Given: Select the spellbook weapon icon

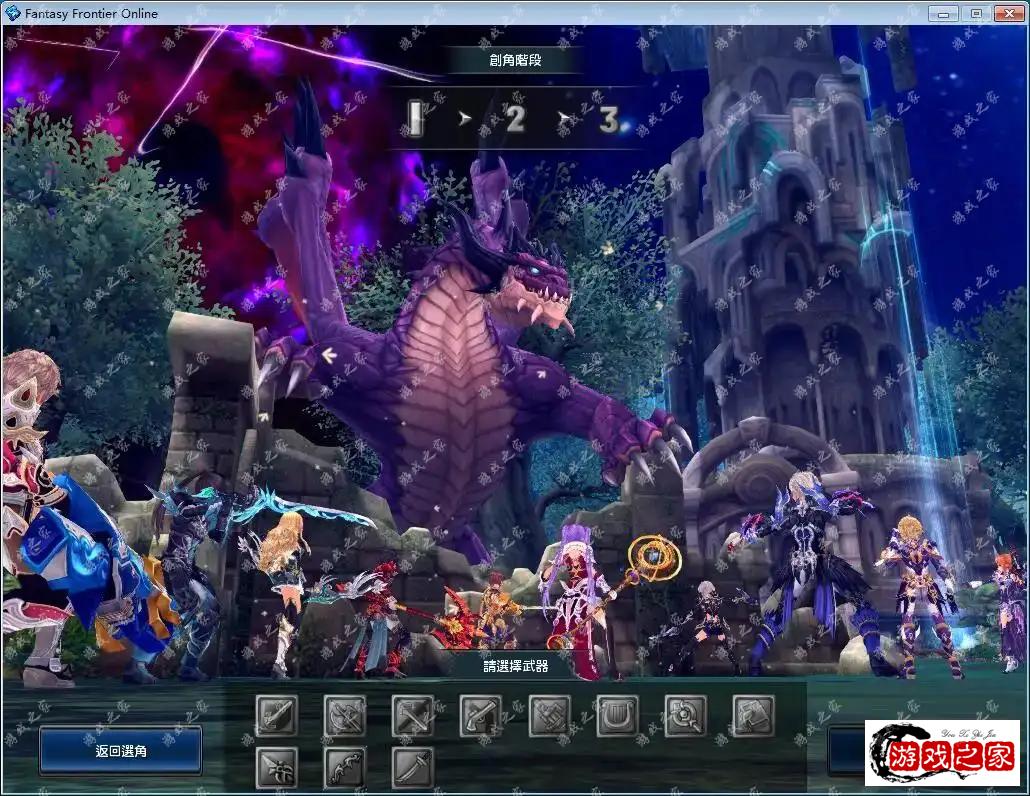Looking at the screenshot, I should point(753,716).
